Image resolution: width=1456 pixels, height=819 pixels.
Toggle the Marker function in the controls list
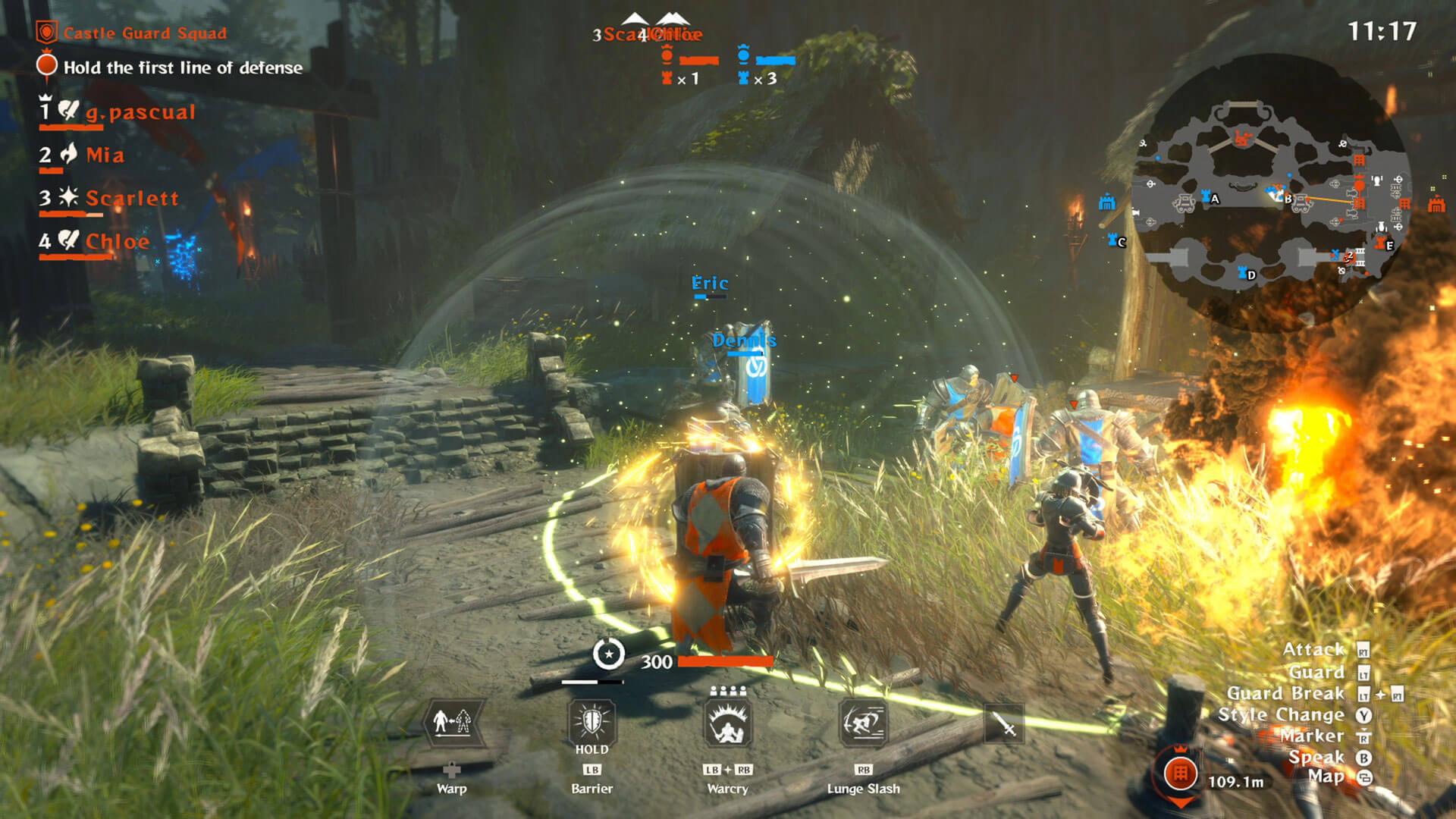(x=1316, y=735)
